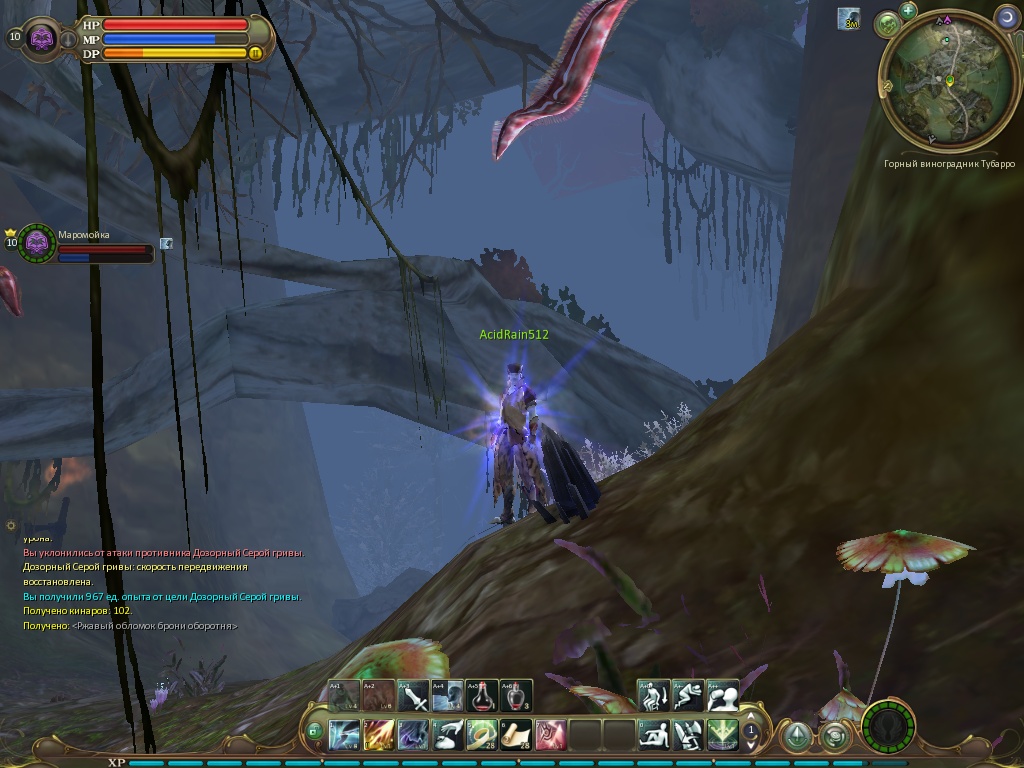1024x768 pixels.
Task: Use the flask with count 3
Action: pos(516,695)
